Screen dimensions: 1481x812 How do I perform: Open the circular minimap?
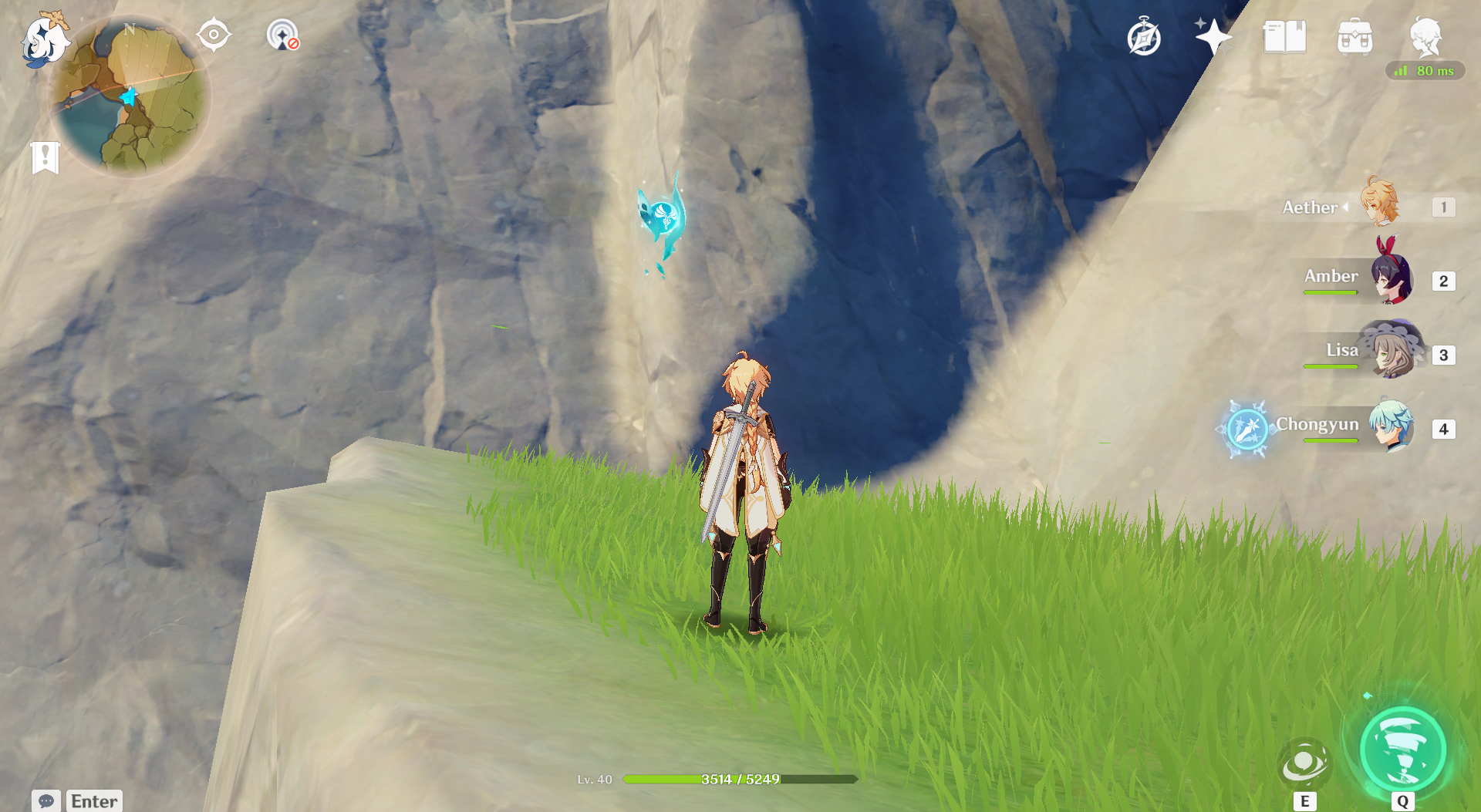130,96
